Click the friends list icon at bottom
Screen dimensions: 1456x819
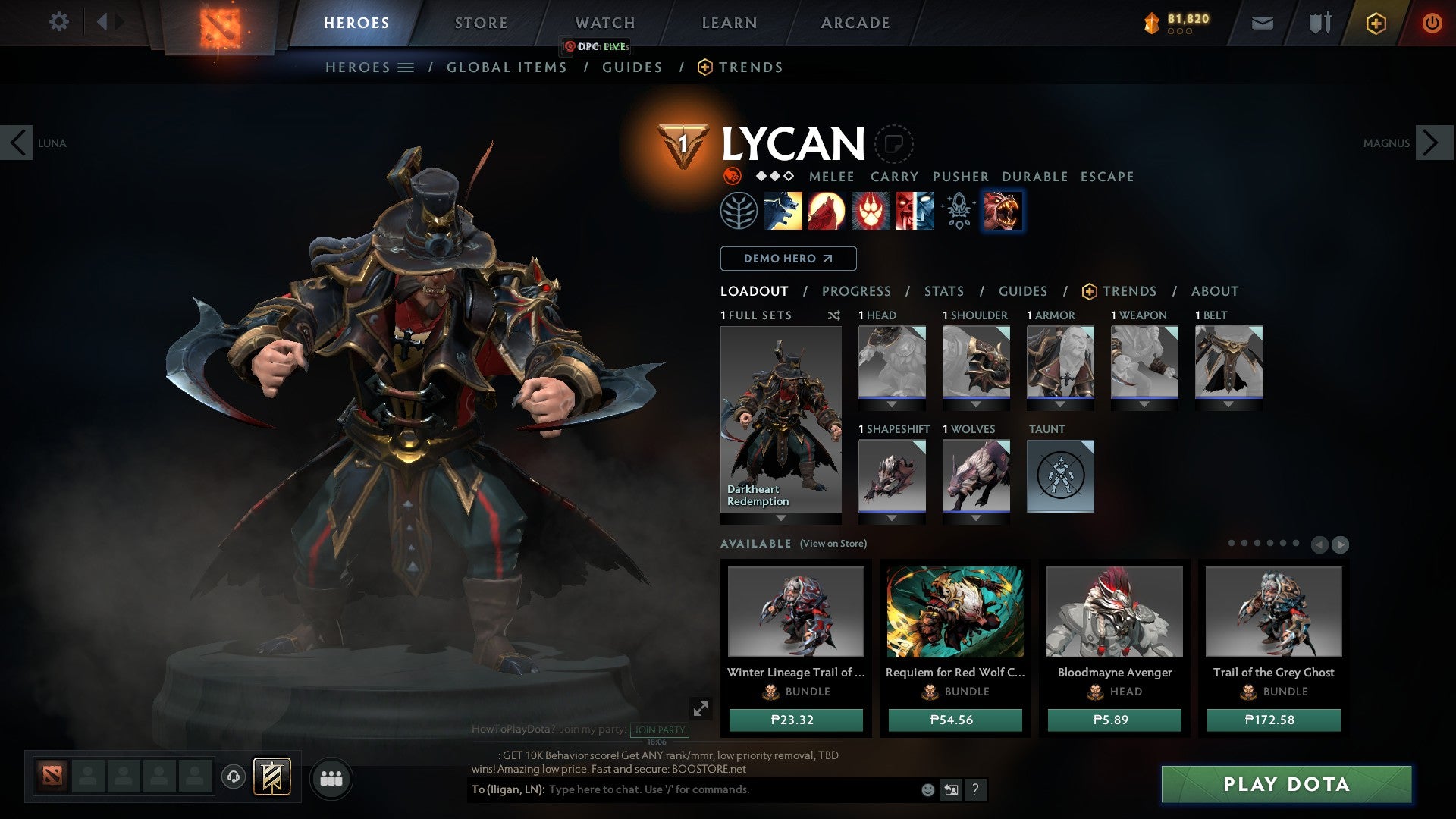point(331,778)
